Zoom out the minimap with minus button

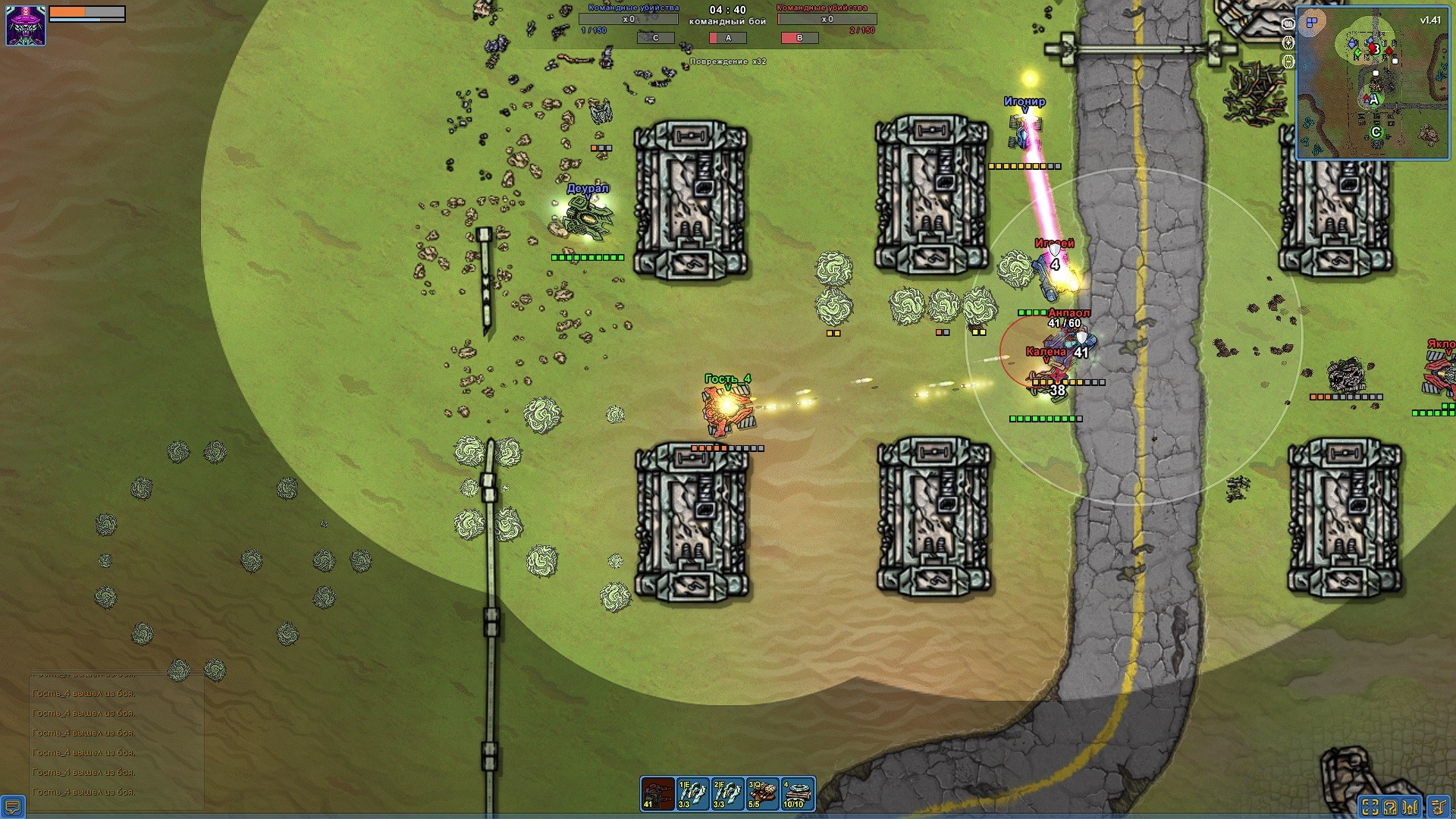coord(1288,62)
